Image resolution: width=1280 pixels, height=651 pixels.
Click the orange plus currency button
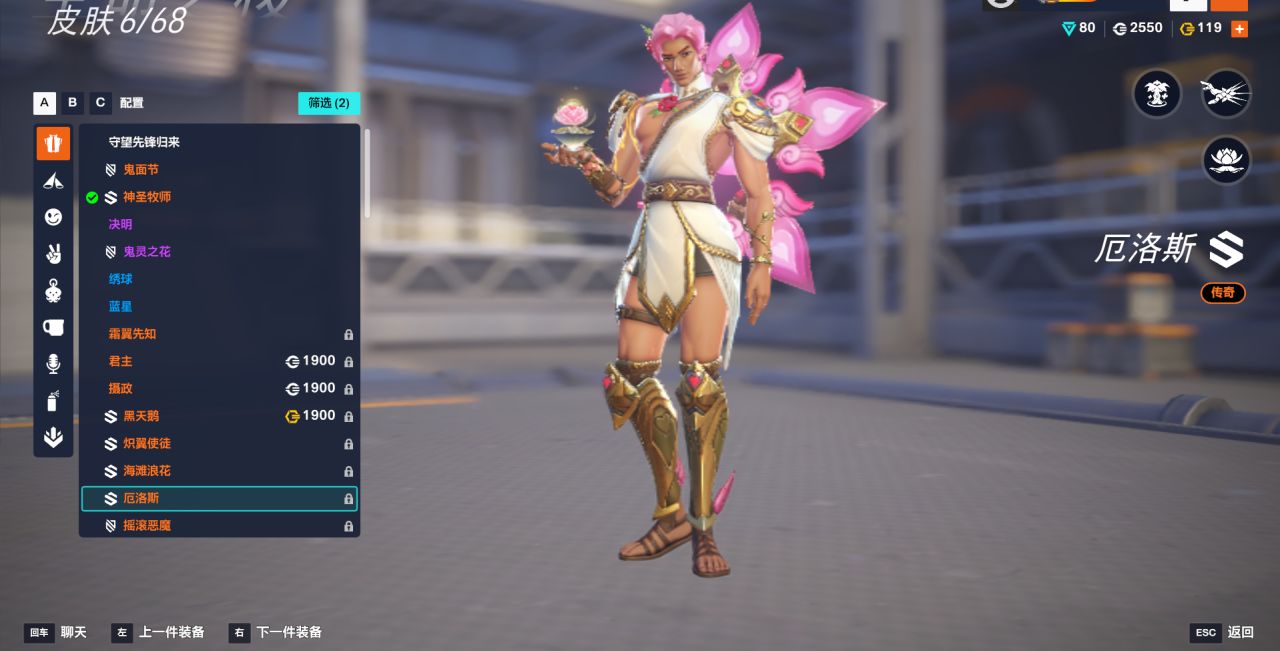coord(1240,29)
